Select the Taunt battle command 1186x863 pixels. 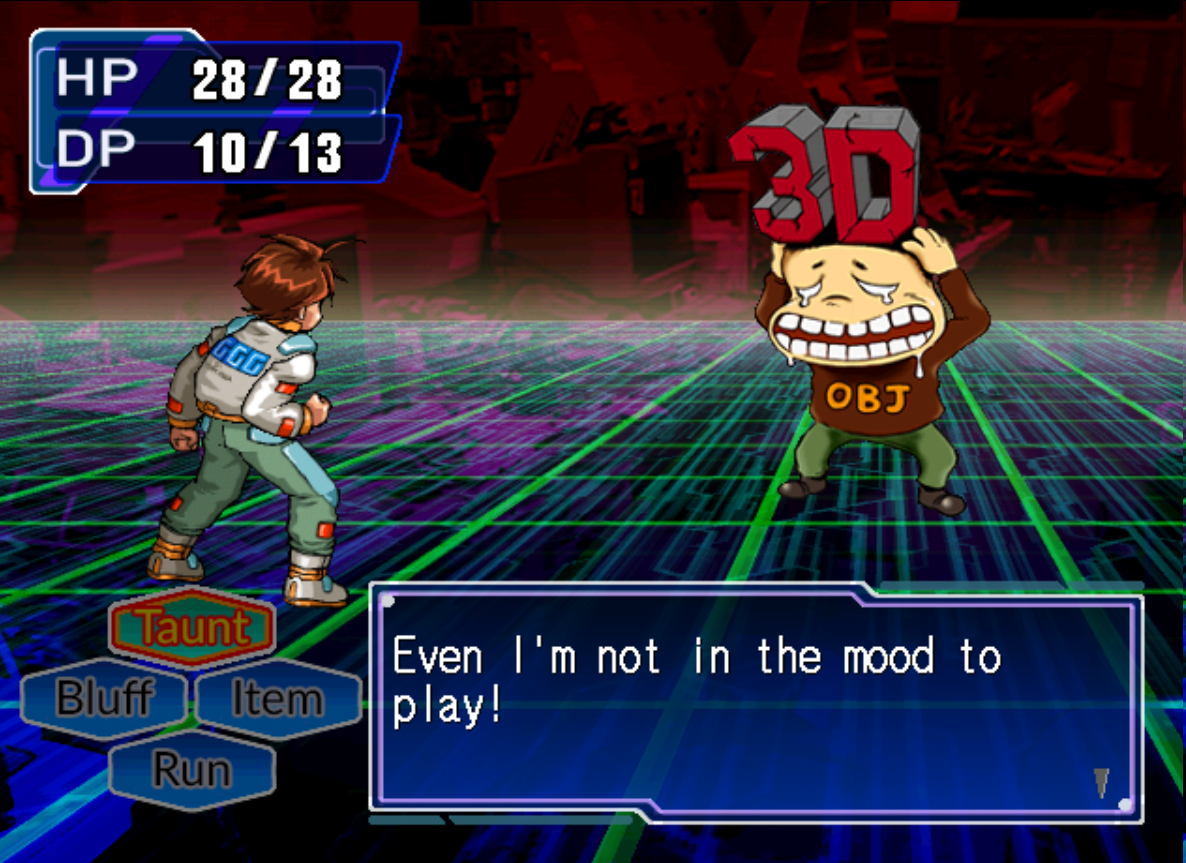tap(191, 628)
